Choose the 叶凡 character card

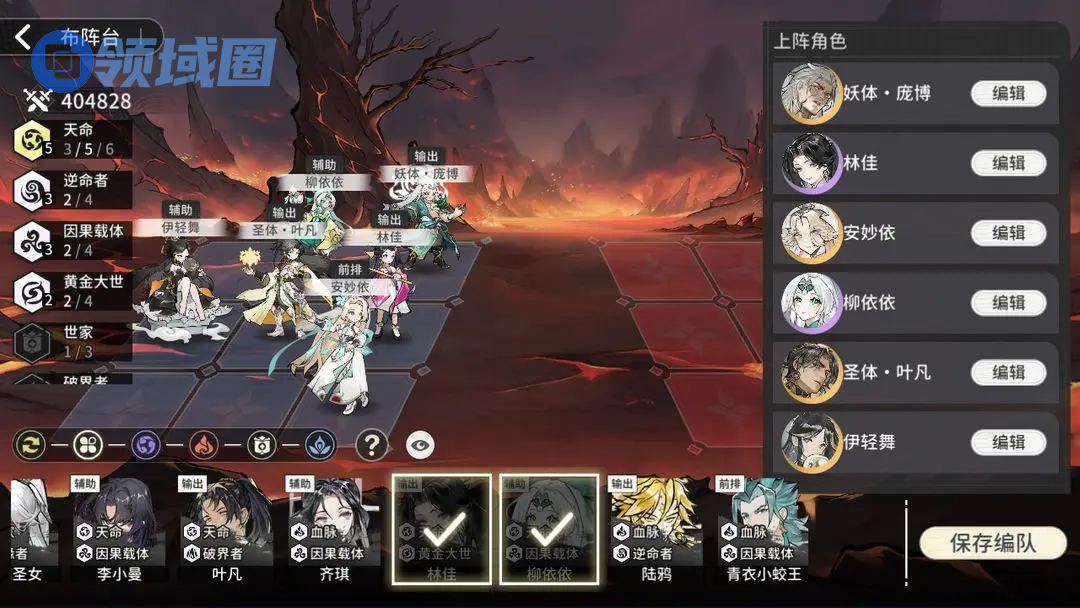pos(226,530)
